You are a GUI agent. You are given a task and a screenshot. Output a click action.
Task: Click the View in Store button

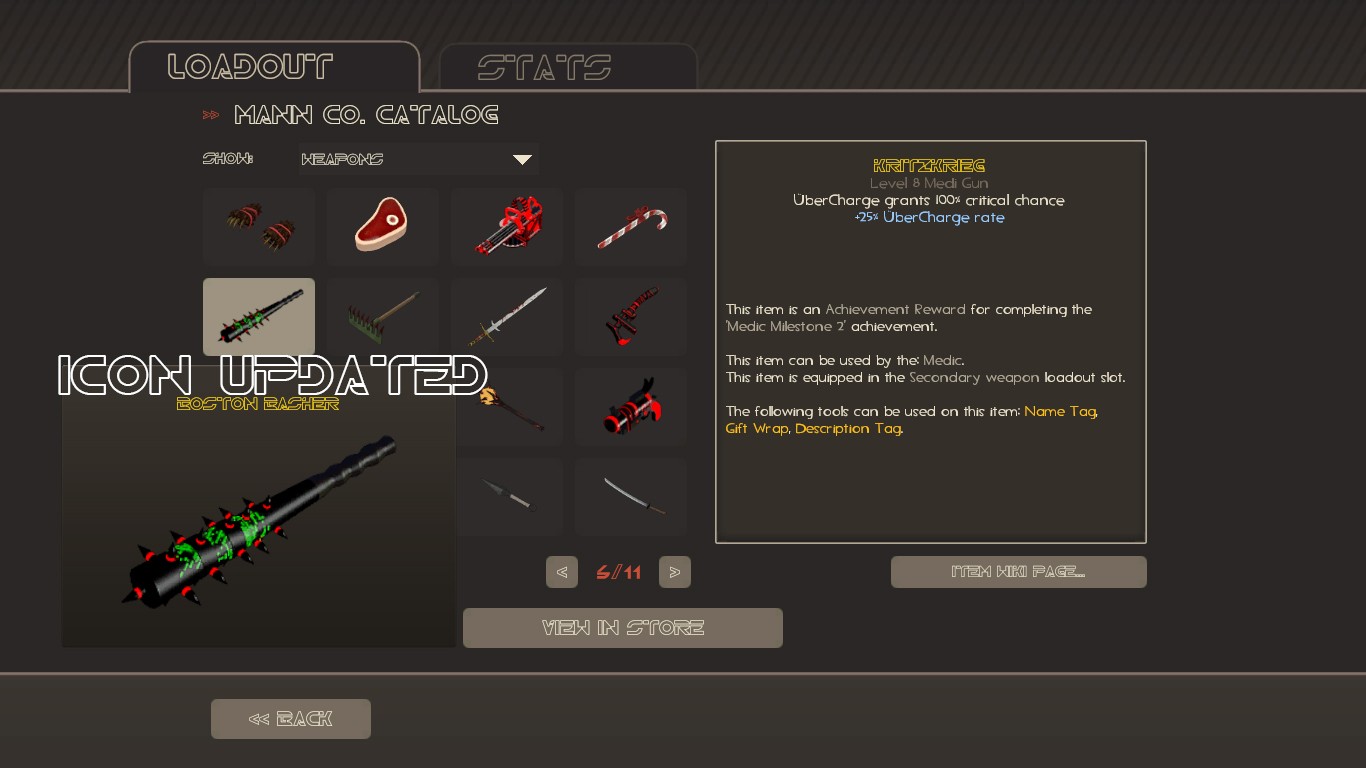point(622,627)
